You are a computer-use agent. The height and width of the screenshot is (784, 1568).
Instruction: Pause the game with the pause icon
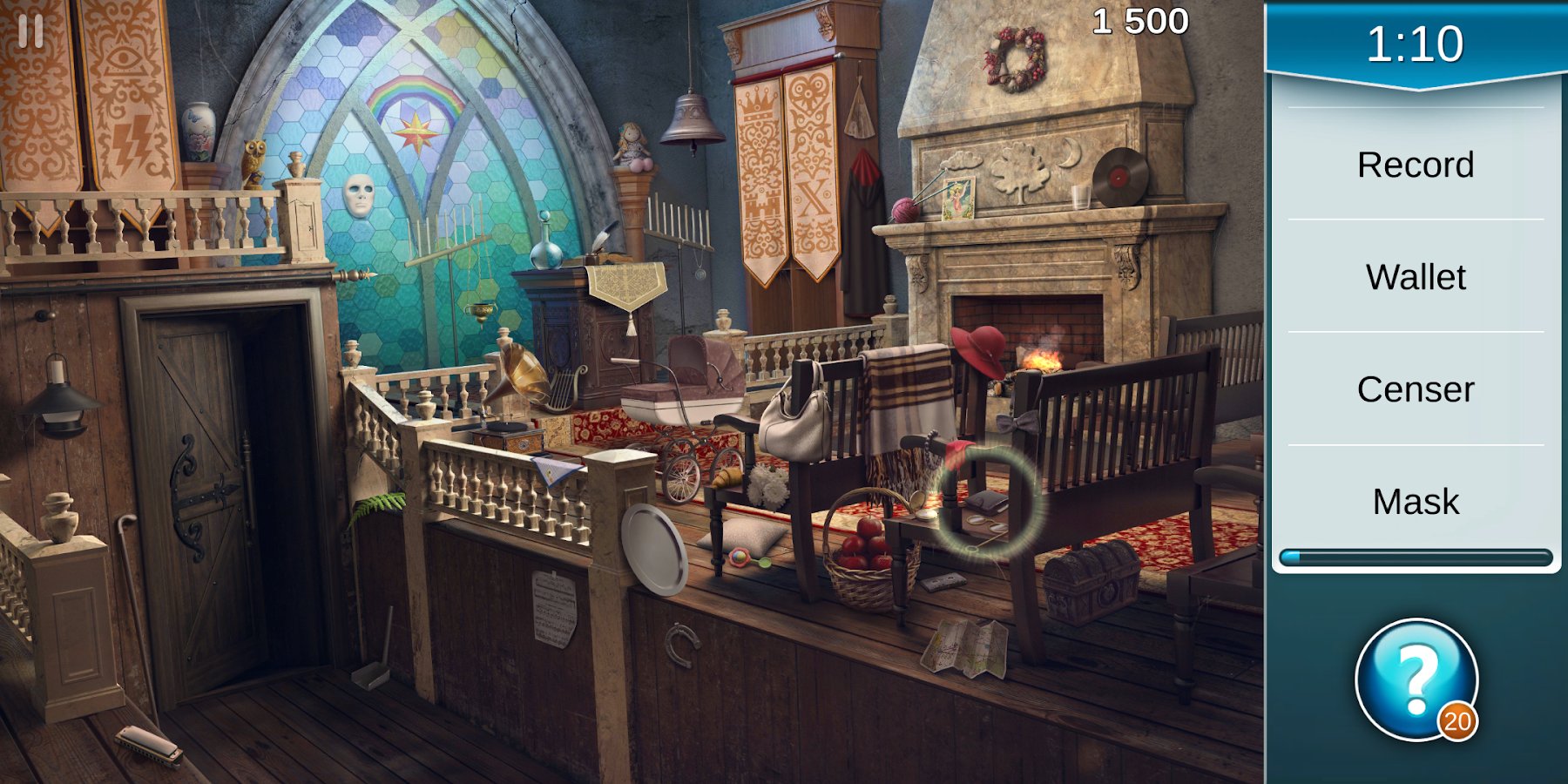[x=30, y=32]
